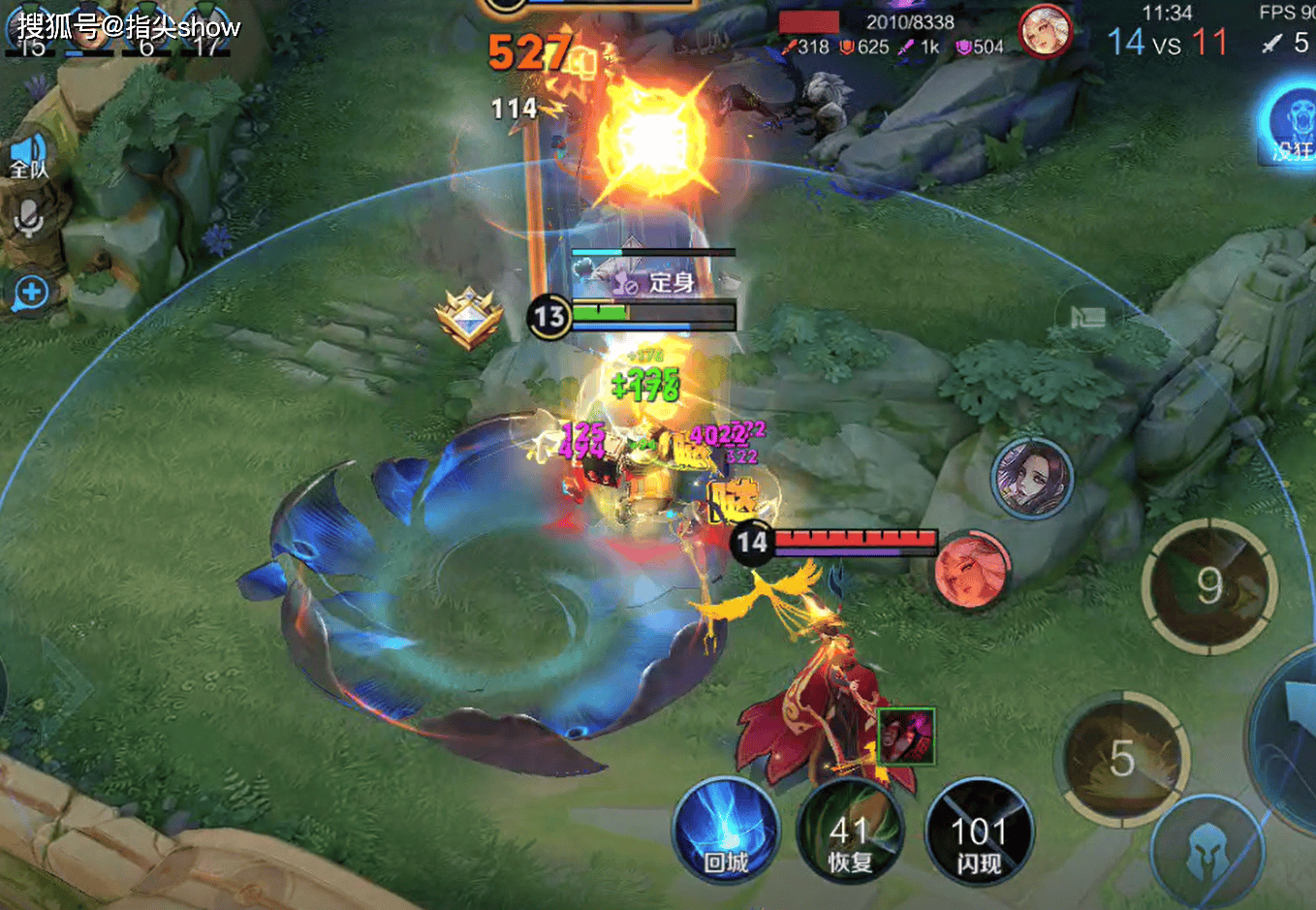Select the blonde enemy hero portrait beside the timer
Screen dimensions: 1316x910
coord(1045,31)
